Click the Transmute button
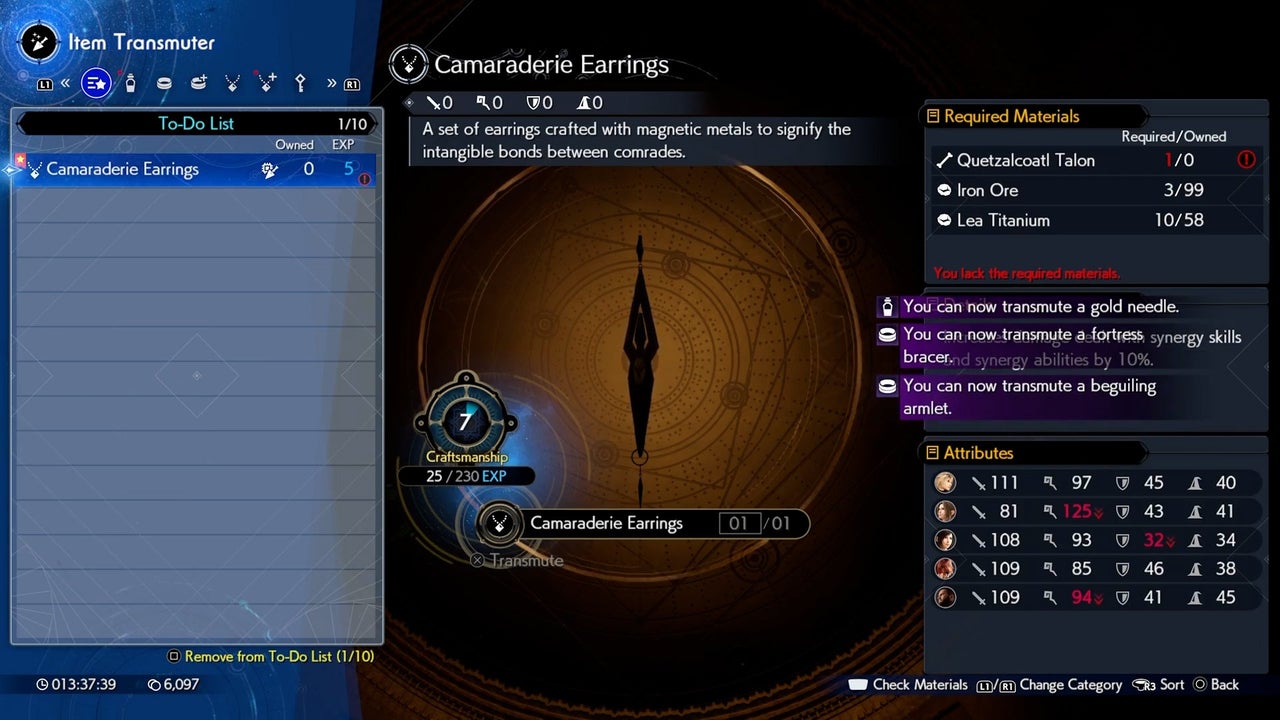Image resolution: width=1280 pixels, height=720 pixels. coord(517,560)
